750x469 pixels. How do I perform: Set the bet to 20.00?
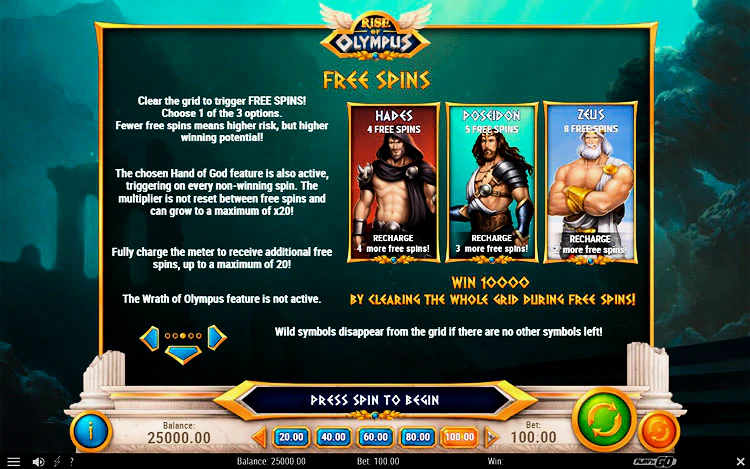click(291, 437)
